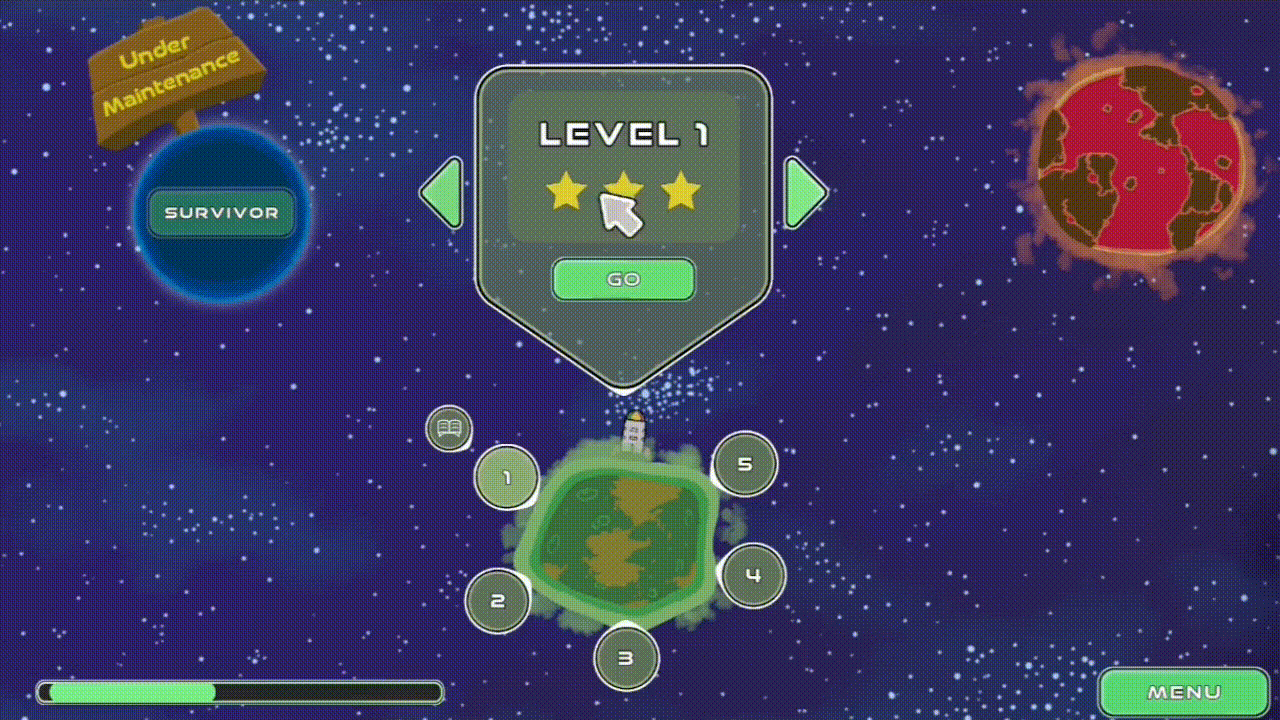
Task: Choose level node 3 on the planet
Action: tap(626, 658)
